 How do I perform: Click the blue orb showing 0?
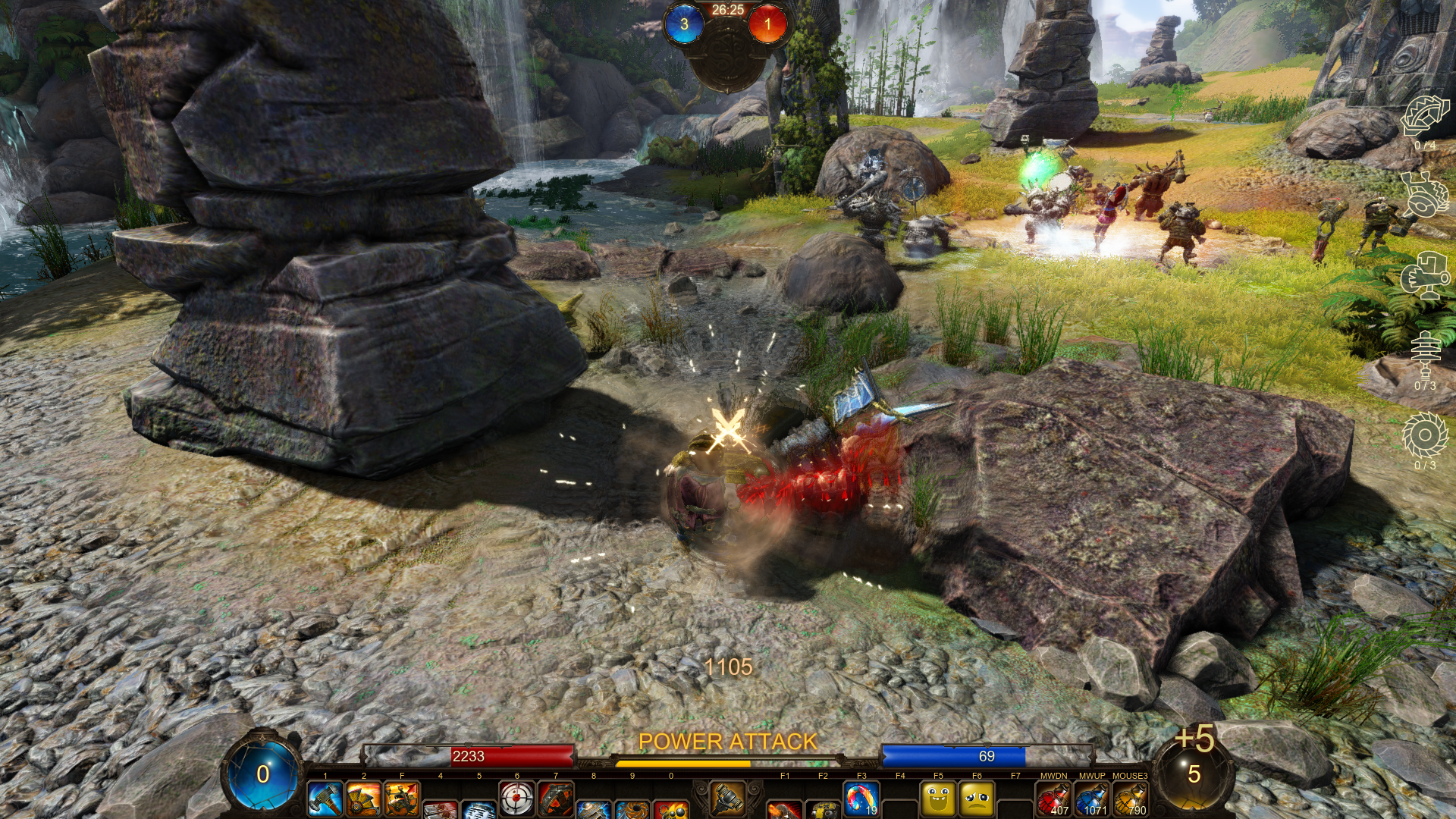[262, 773]
